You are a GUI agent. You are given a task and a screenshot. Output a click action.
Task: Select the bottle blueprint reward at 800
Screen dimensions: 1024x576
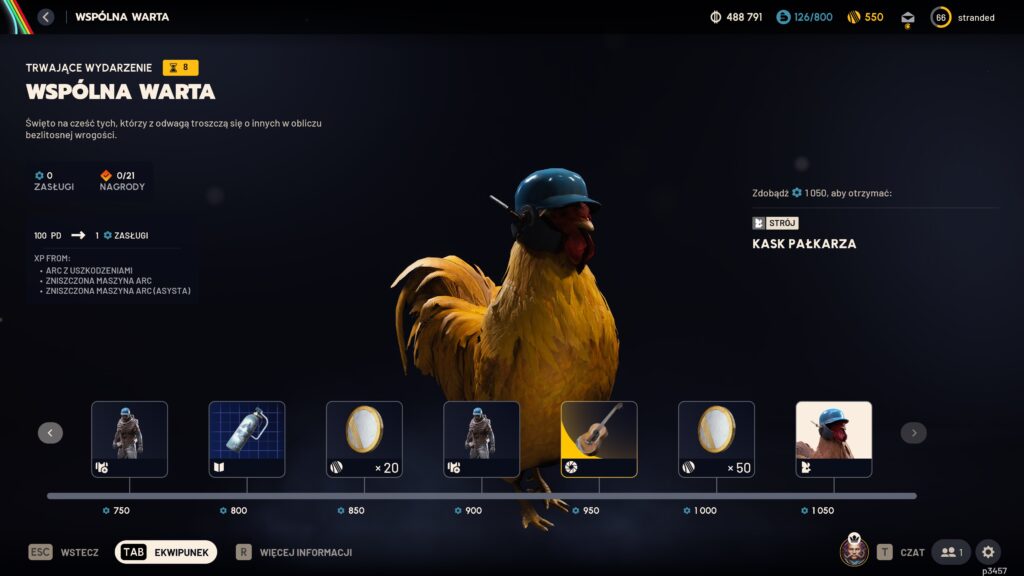[x=247, y=439]
